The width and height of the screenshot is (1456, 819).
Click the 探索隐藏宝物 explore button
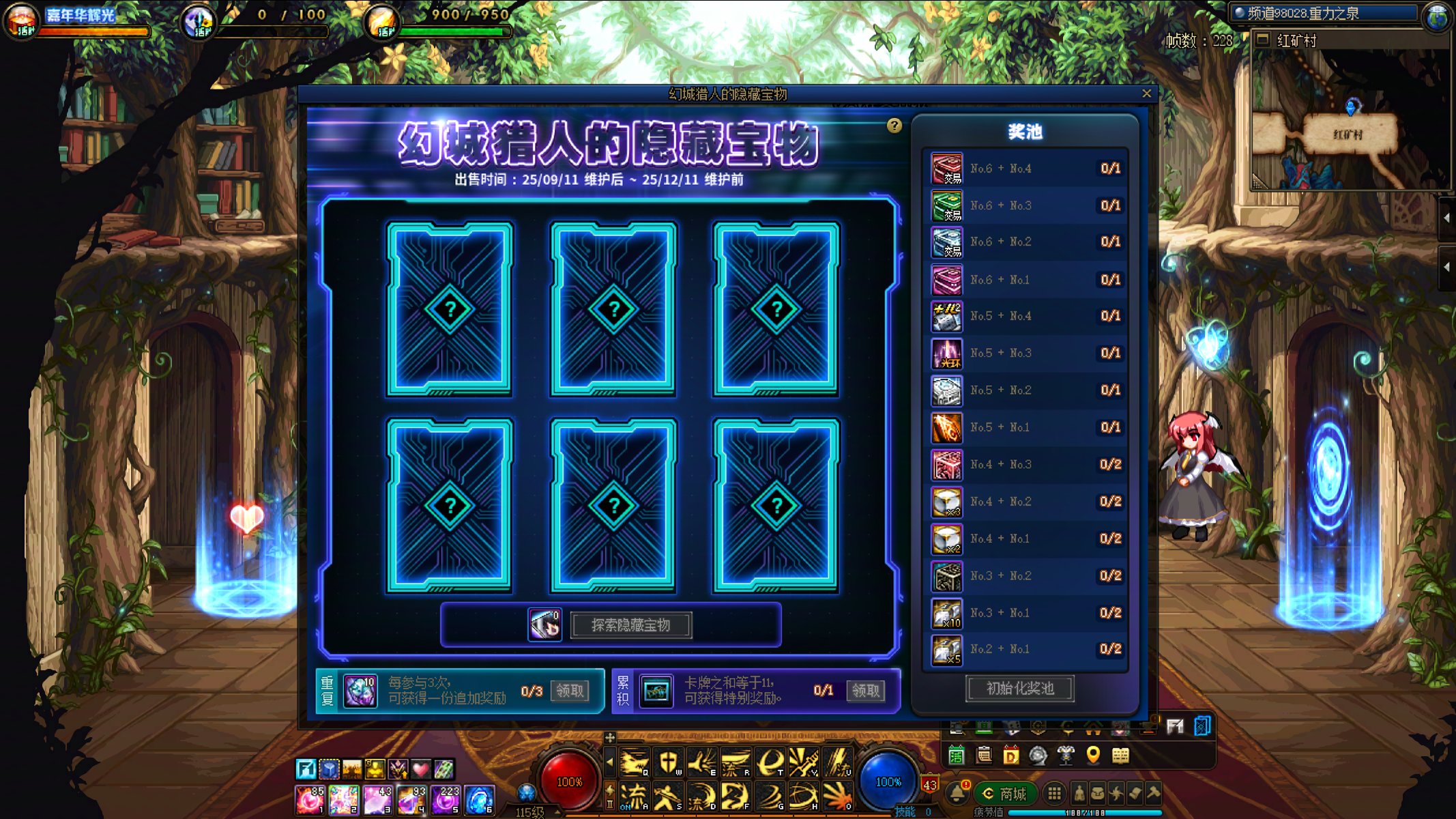pos(631,624)
